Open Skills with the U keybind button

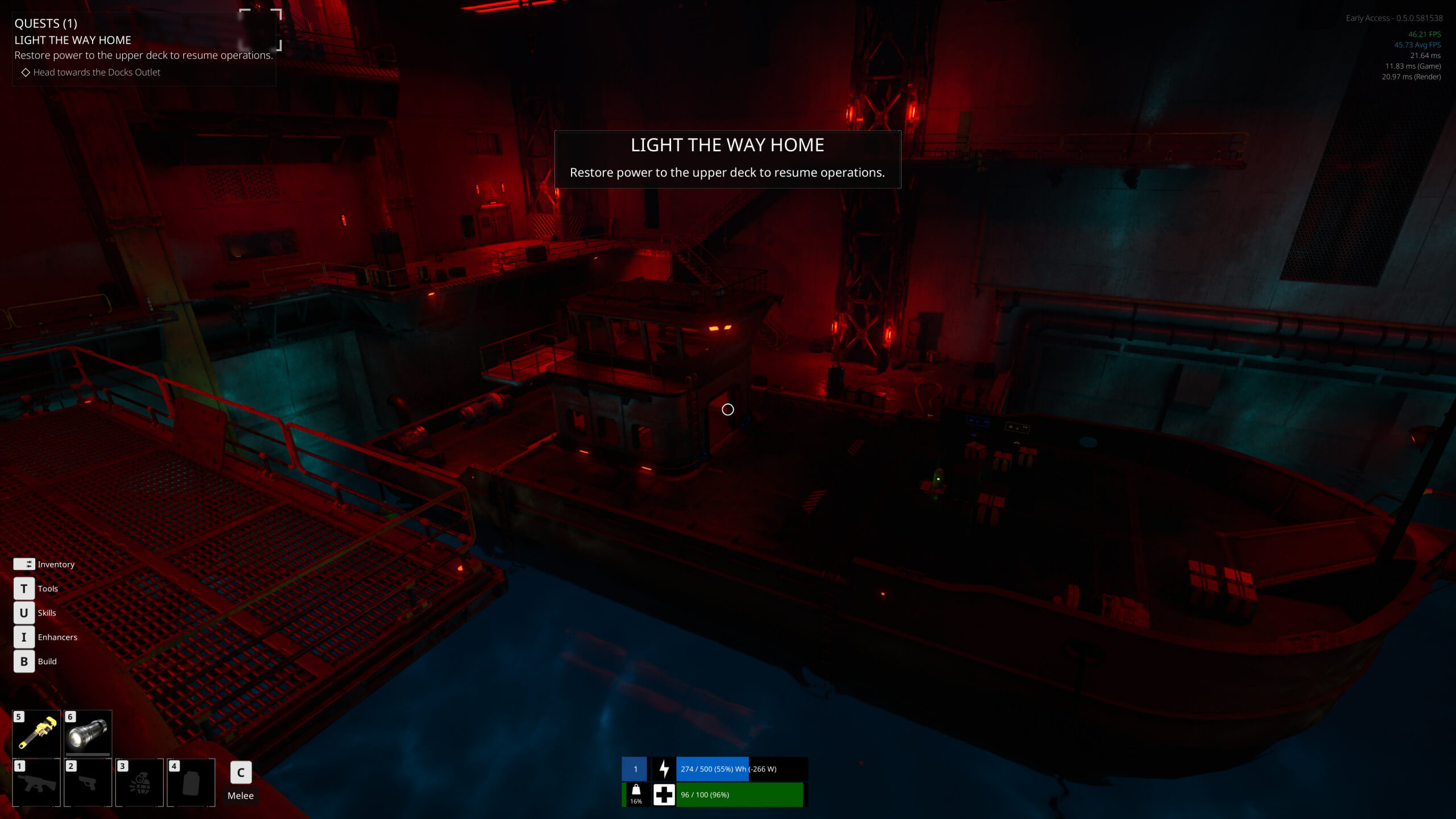click(x=24, y=613)
